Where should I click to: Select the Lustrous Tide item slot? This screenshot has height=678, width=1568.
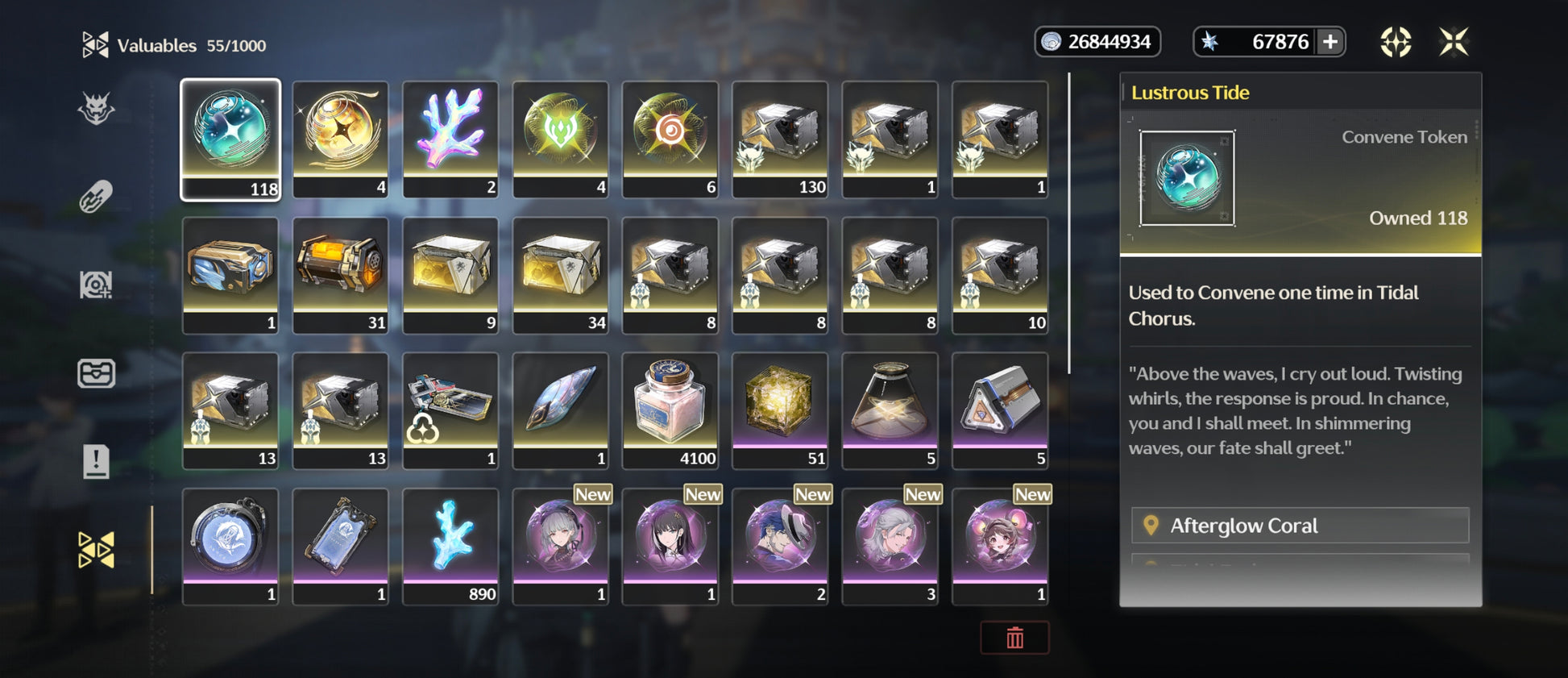tap(230, 139)
